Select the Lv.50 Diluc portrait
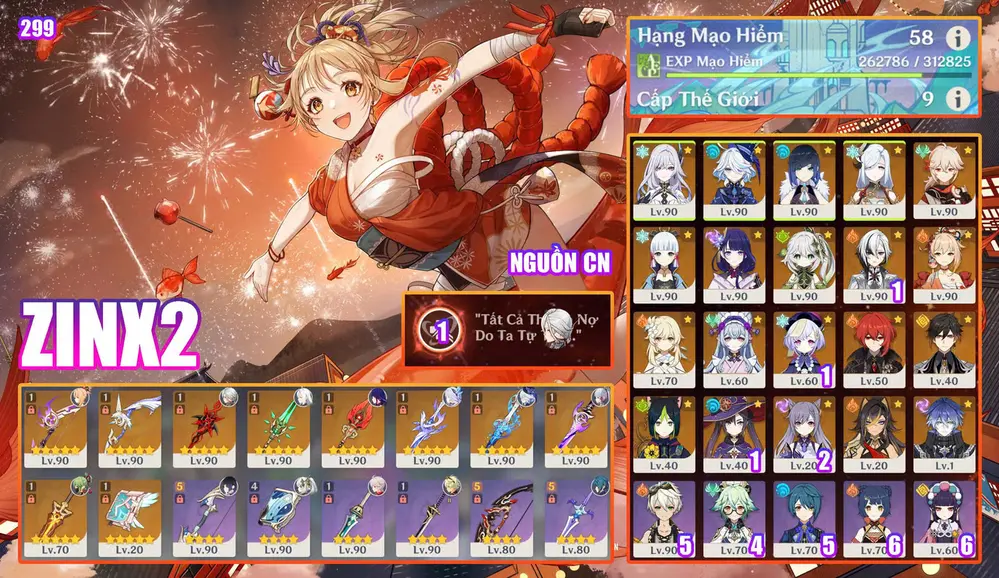The width and height of the screenshot is (999, 578). pyautogui.click(x=874, y=349)
